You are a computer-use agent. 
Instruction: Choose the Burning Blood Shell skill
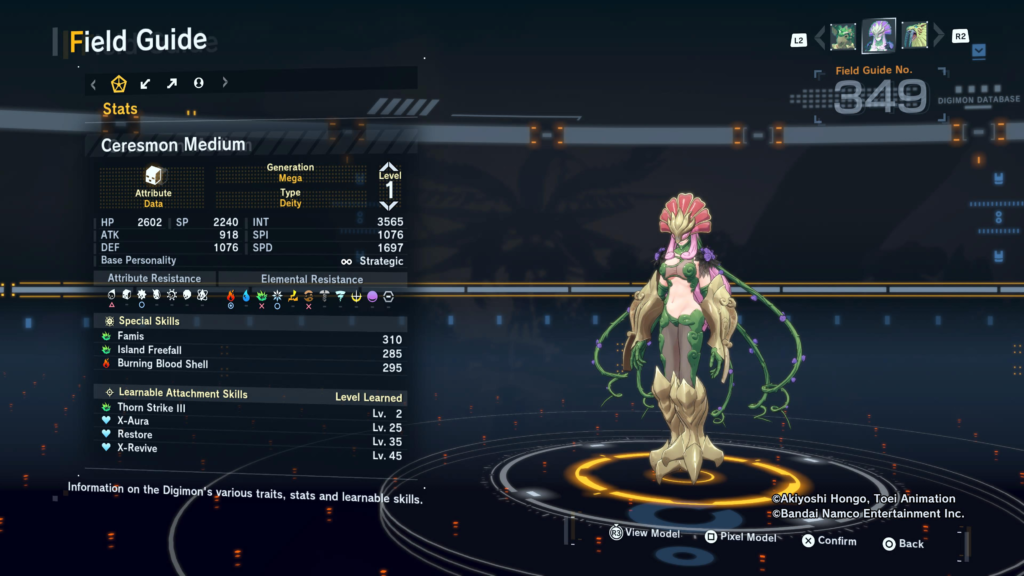click(250, 365)
